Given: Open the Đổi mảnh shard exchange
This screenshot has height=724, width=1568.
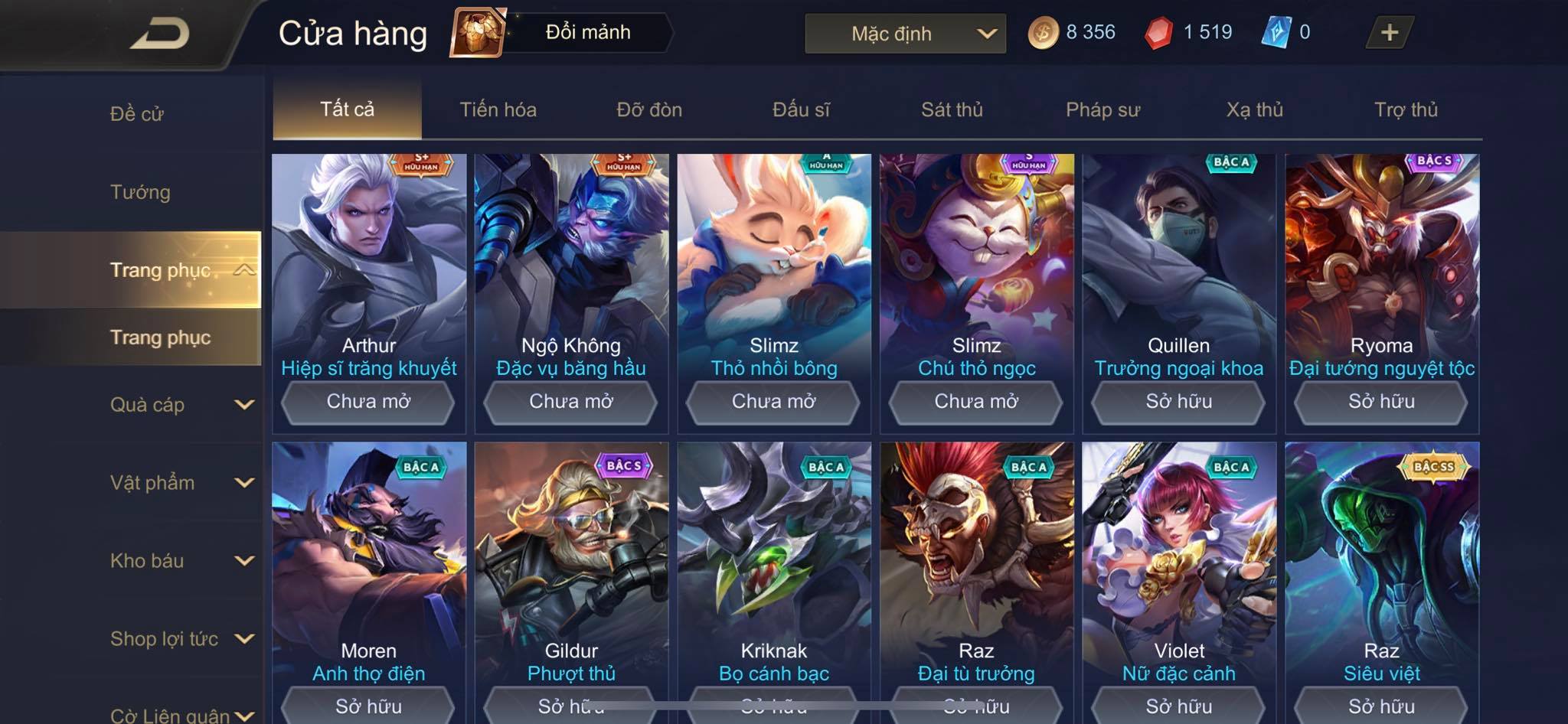Looking at the screenshot, I should (x=563, y=32).
